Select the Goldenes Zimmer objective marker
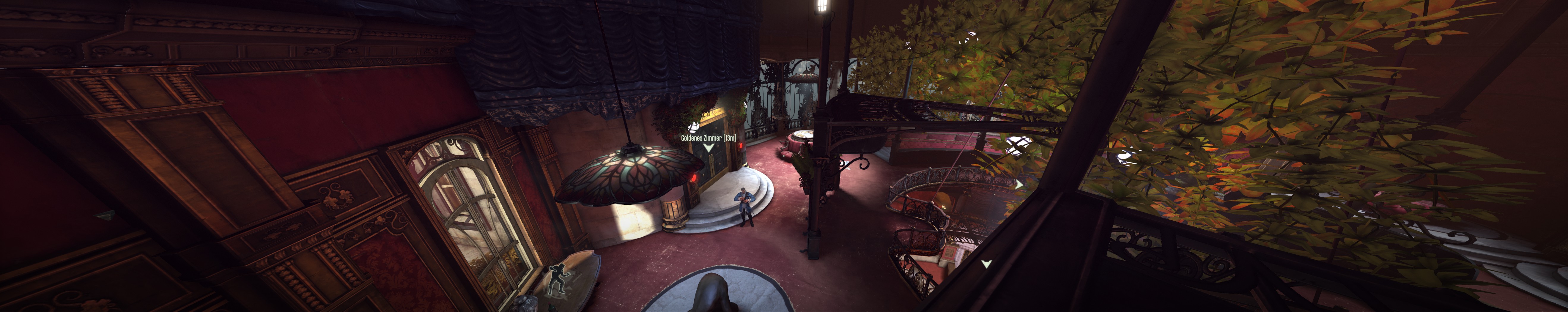1568x312 pixels. point(708,147)
